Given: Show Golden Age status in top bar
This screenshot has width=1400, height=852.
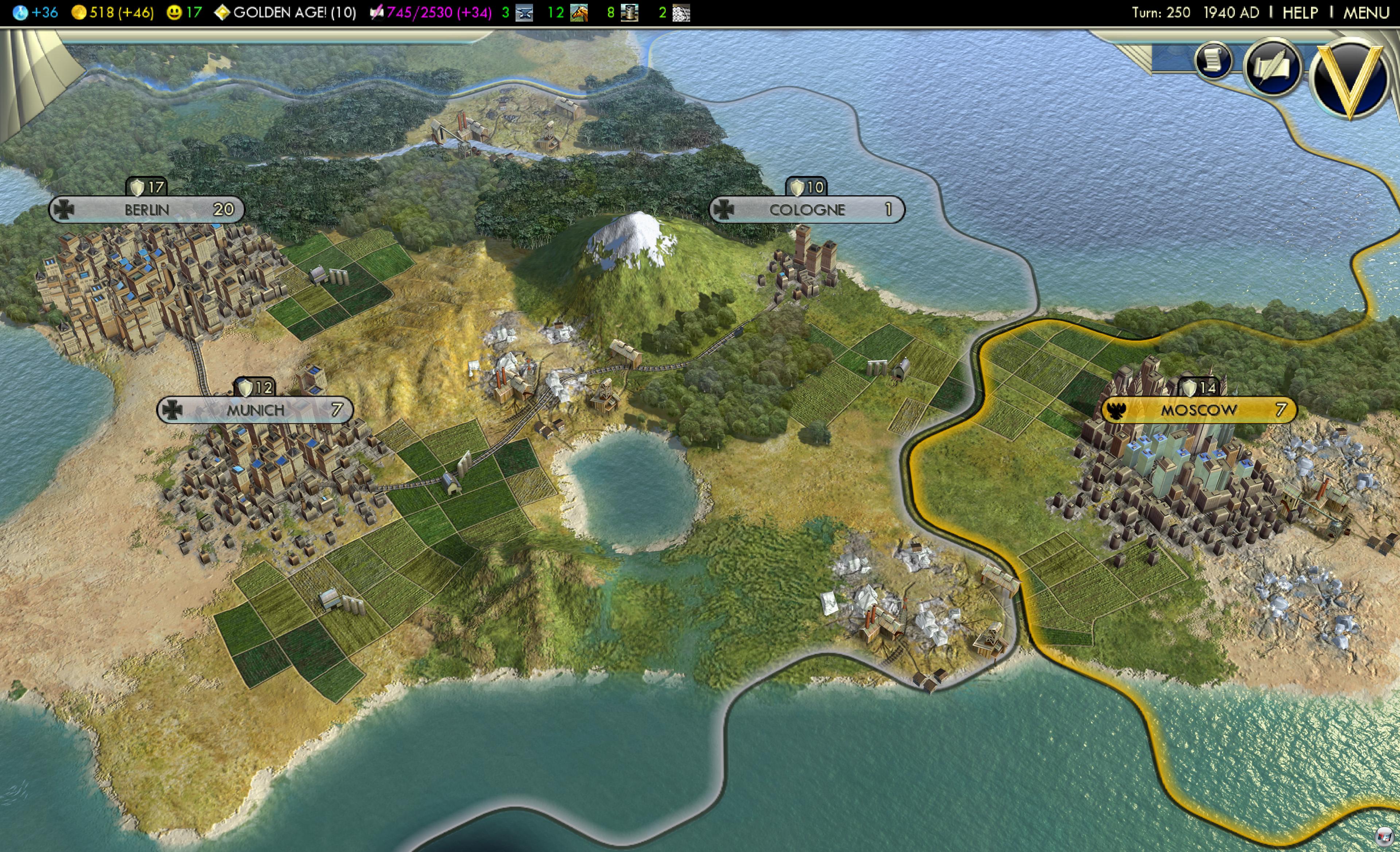Looking at the screenshot, I should pyautogui.click(x=285, y=12).
